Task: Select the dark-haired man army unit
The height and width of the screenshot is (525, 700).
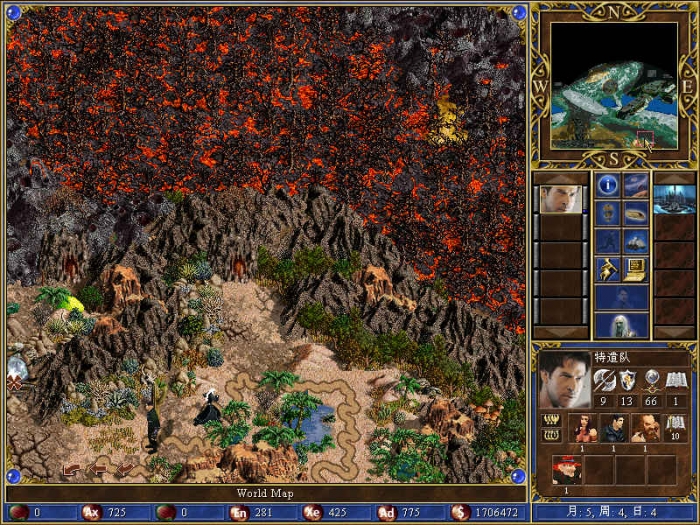Action: point(614,428)
